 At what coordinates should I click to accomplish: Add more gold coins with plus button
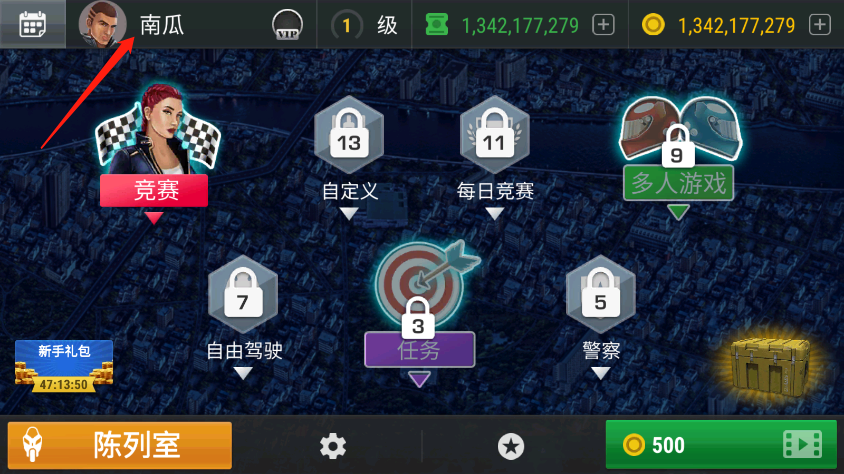[x=819, y=25]
